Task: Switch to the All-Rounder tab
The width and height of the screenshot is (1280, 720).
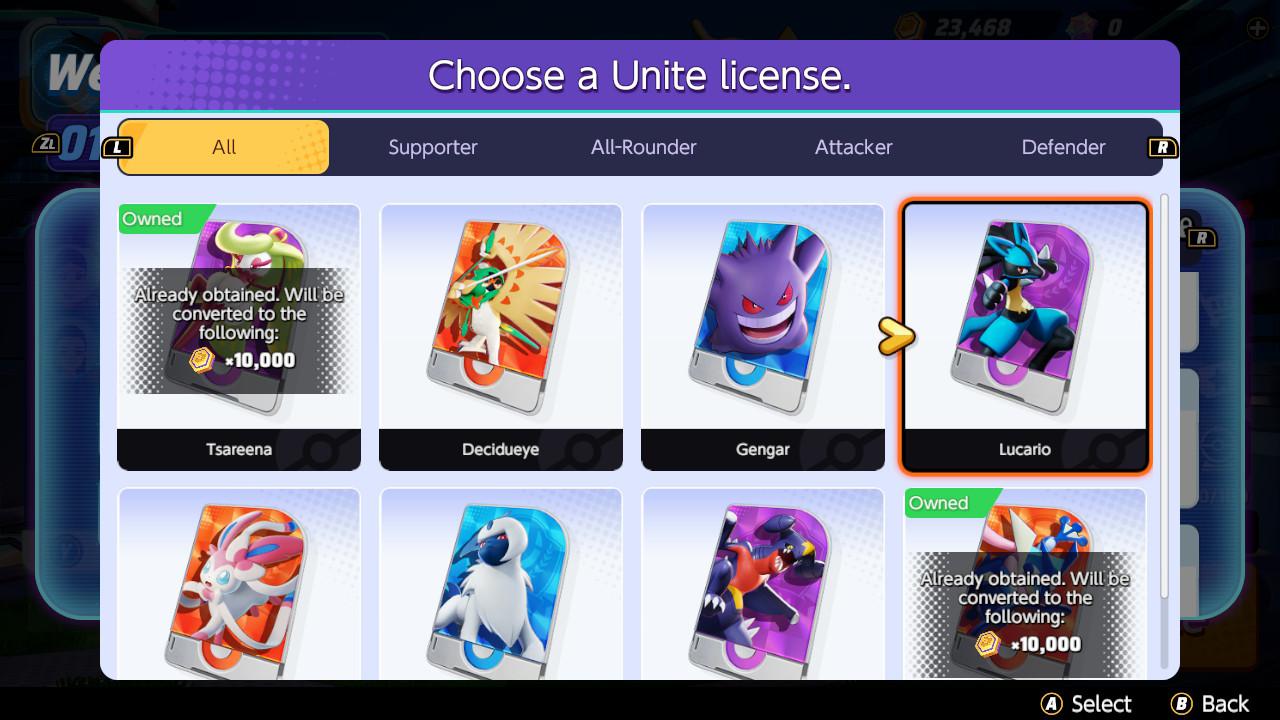Action: (643, 147)
